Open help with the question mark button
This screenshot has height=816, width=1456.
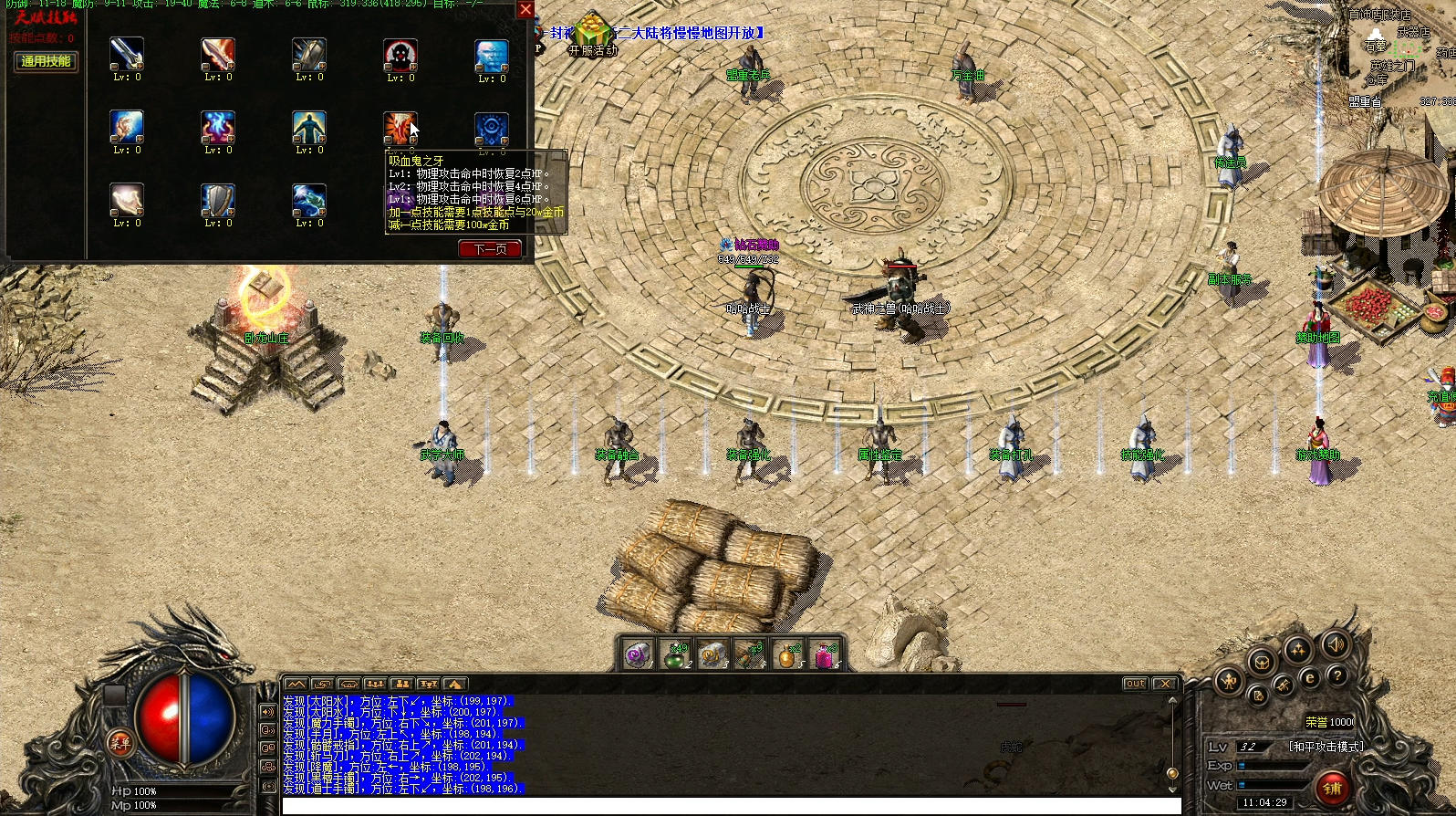click(1336, 676)
